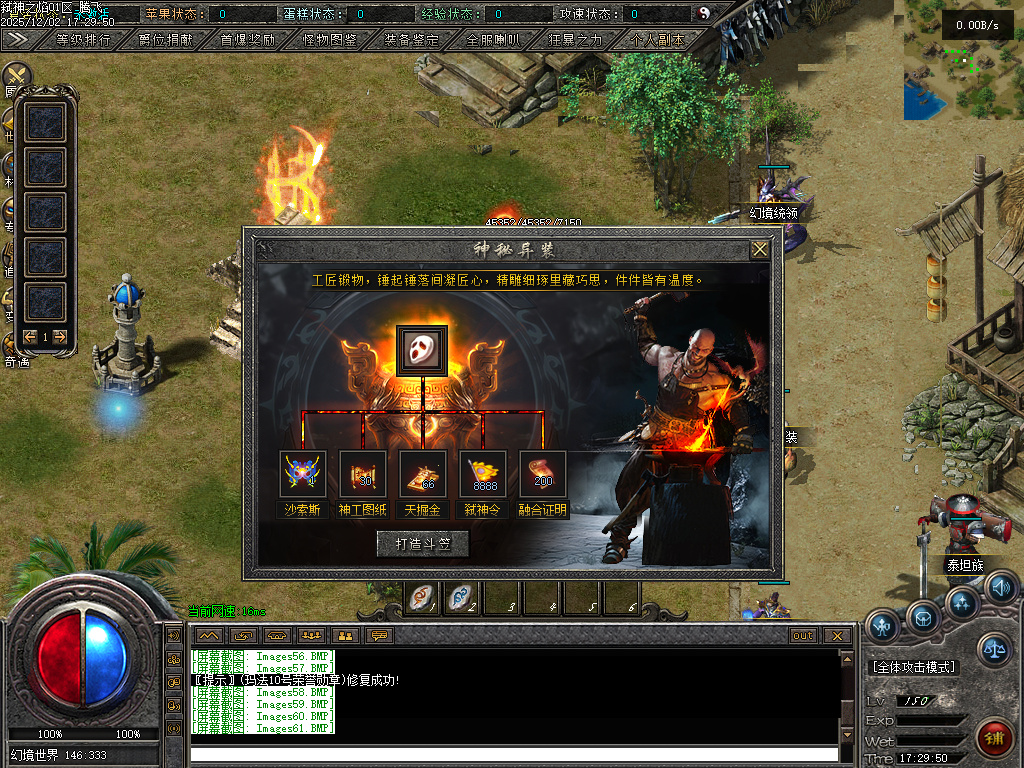This screenshot has width=1024, height=768.
Task: Open the 装备鉴定 equipment appraisal menu
Action: point(412,40)
